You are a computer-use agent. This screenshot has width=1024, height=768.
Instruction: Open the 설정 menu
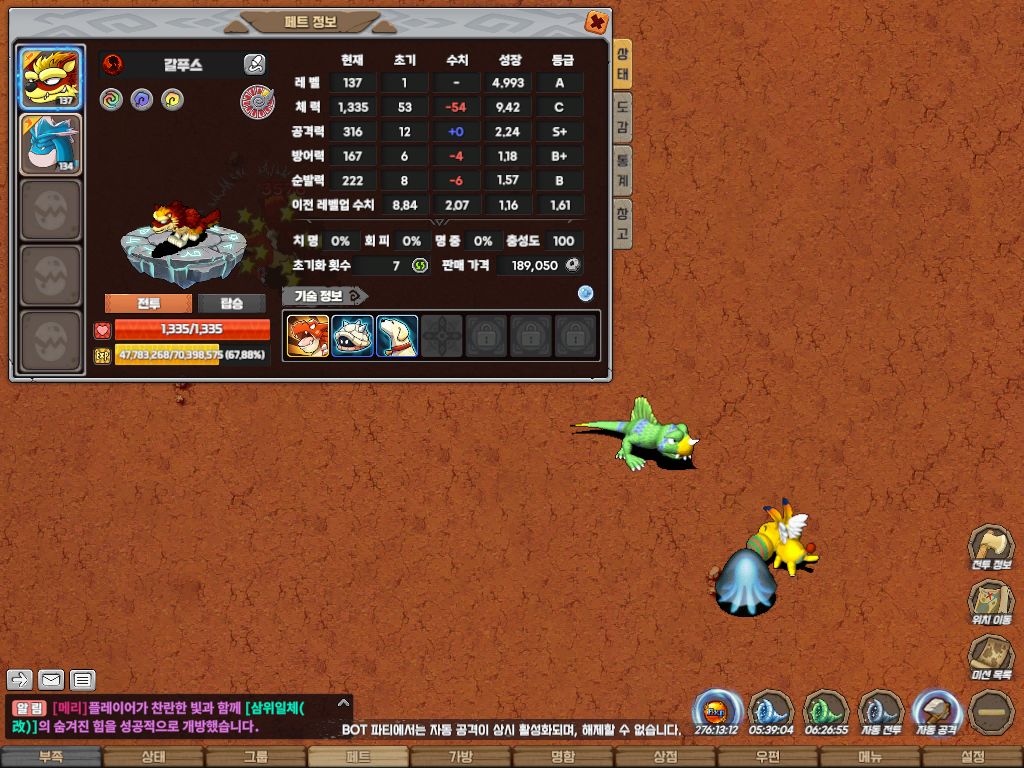tap(972, 757)
